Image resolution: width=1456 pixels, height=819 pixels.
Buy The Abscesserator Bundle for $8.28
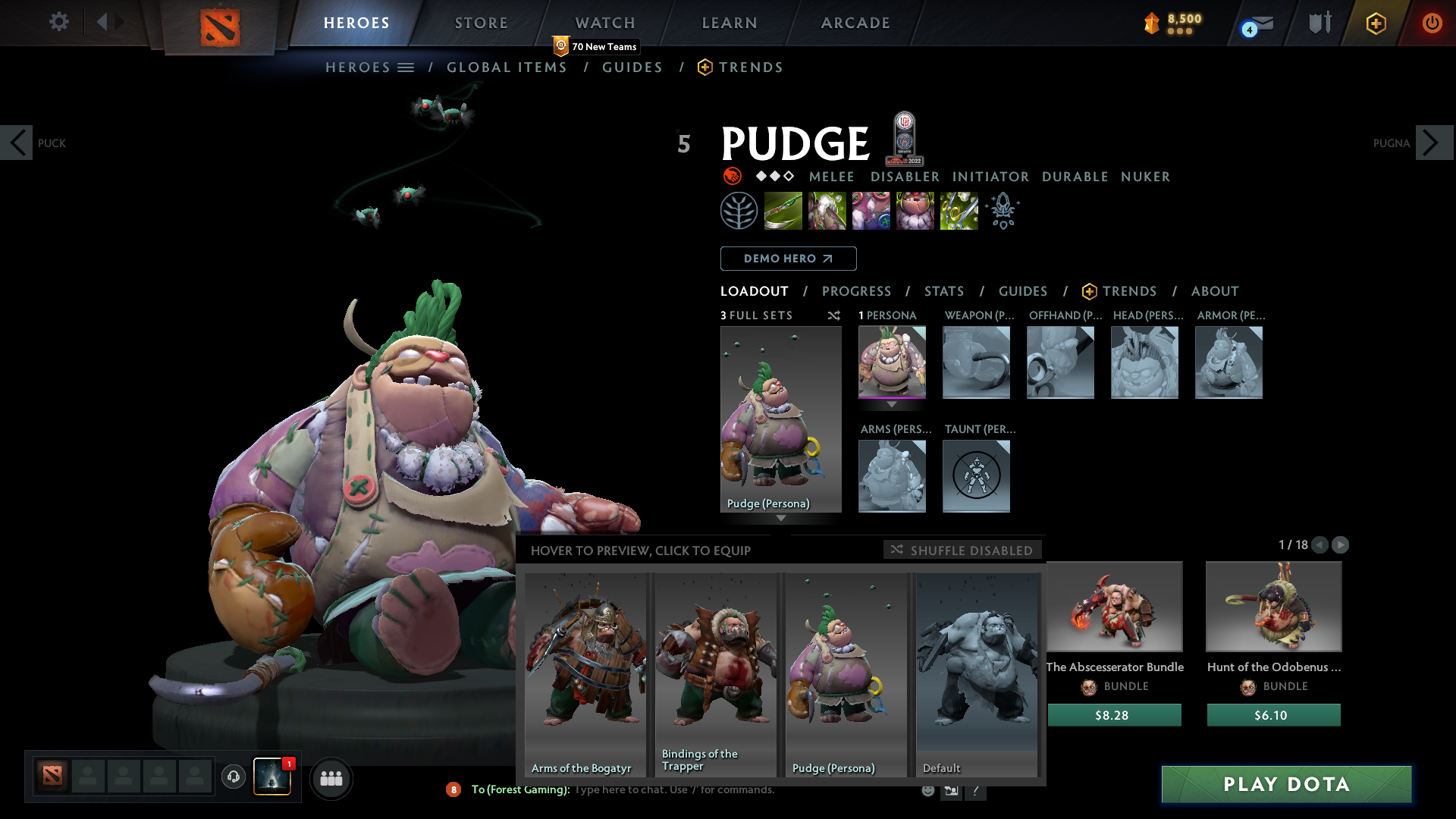[1114, 715]
